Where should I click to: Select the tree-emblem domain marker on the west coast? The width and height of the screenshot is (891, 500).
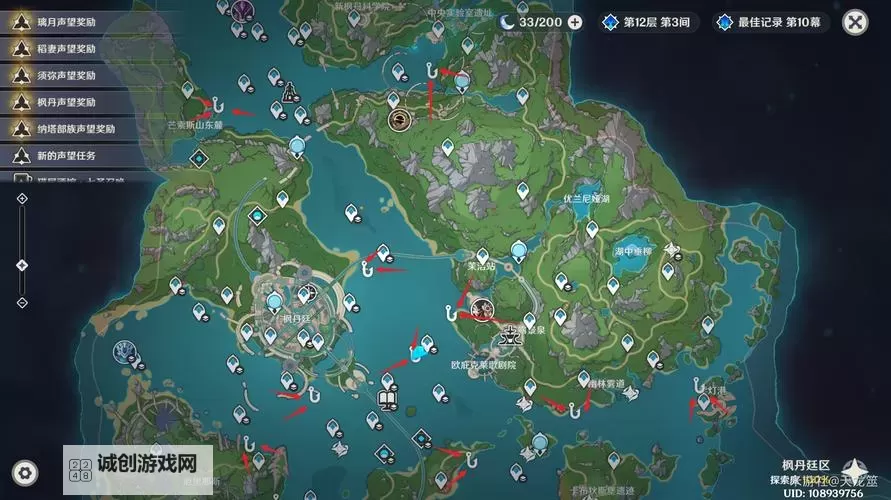(x=125, y=350)
